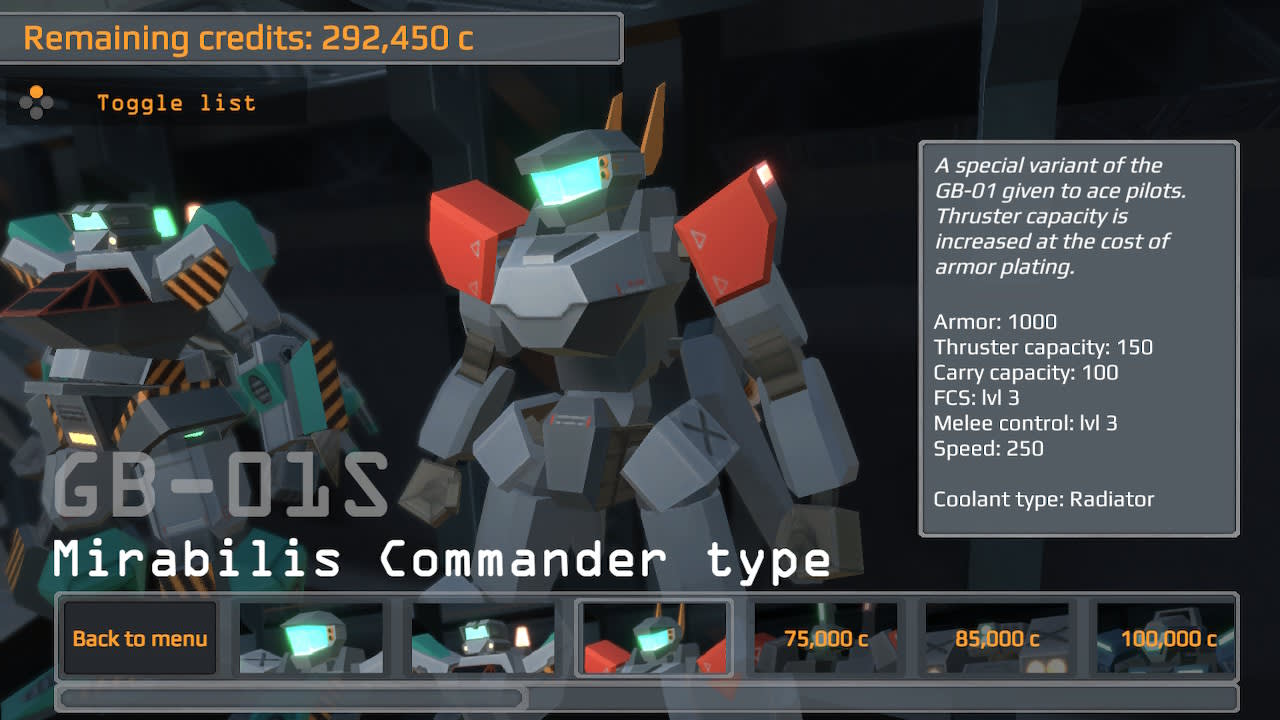Select the teal-visor mech thumbnail
Screen dimensions: 1280x720
[312, 637]
